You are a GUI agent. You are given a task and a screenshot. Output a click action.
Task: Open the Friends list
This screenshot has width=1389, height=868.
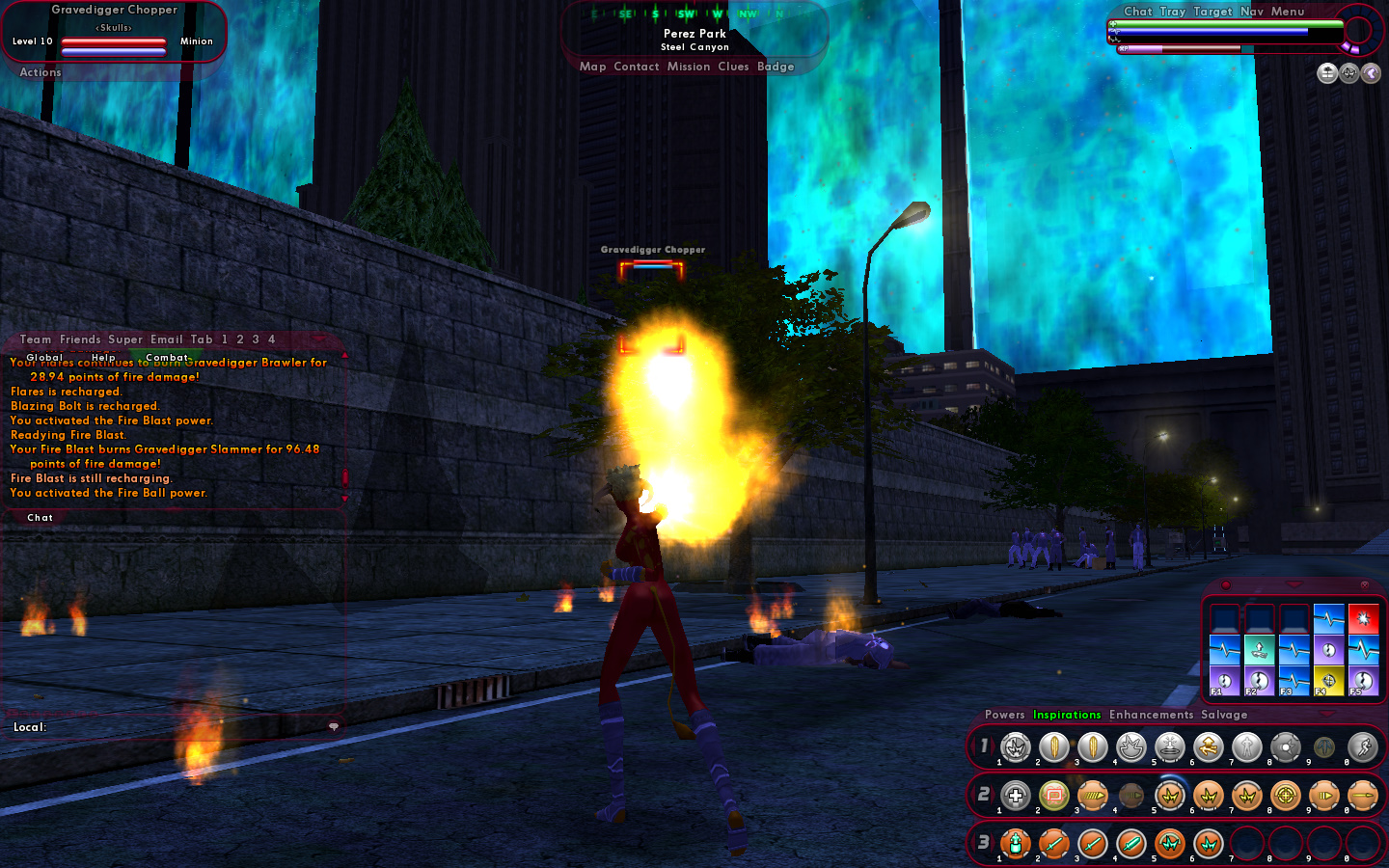80,339
